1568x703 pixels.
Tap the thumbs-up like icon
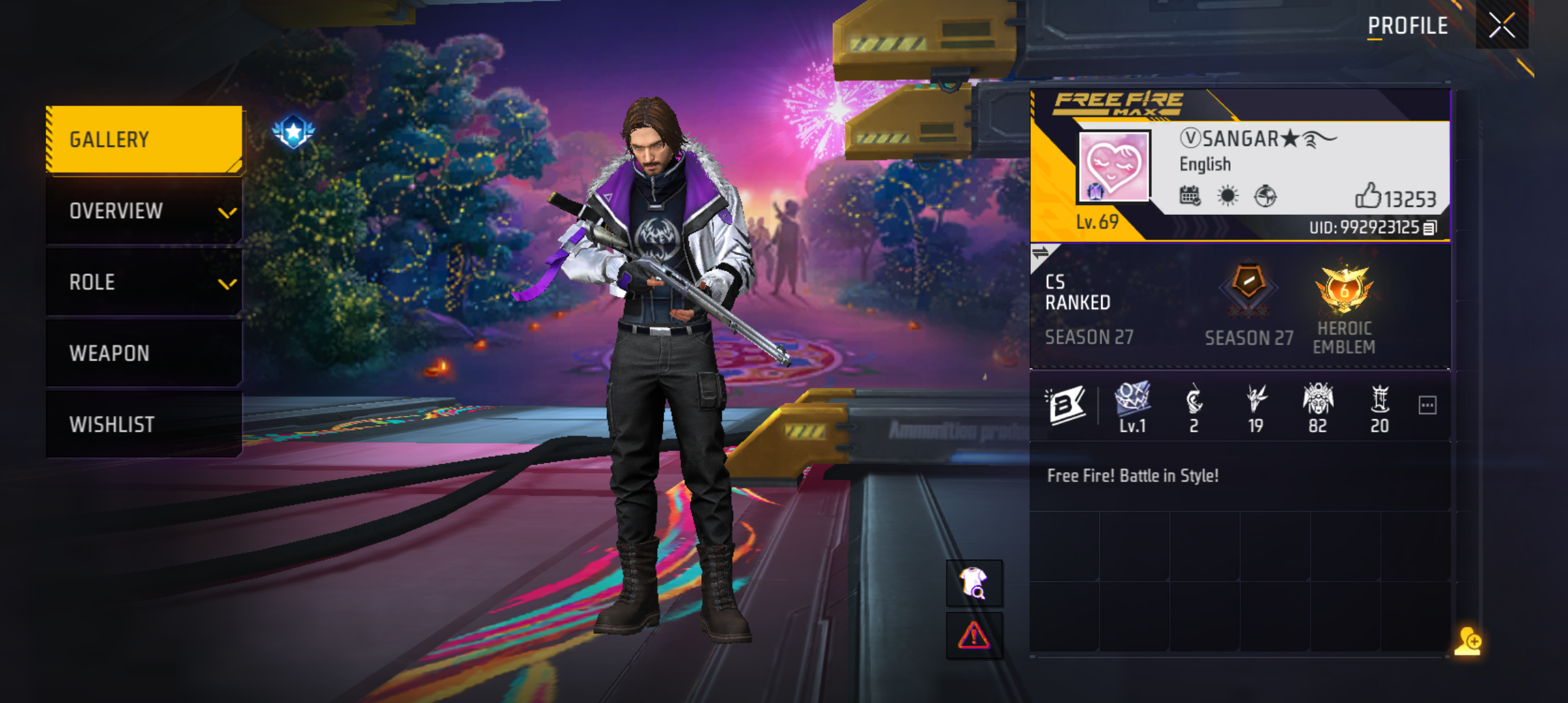1367,195
